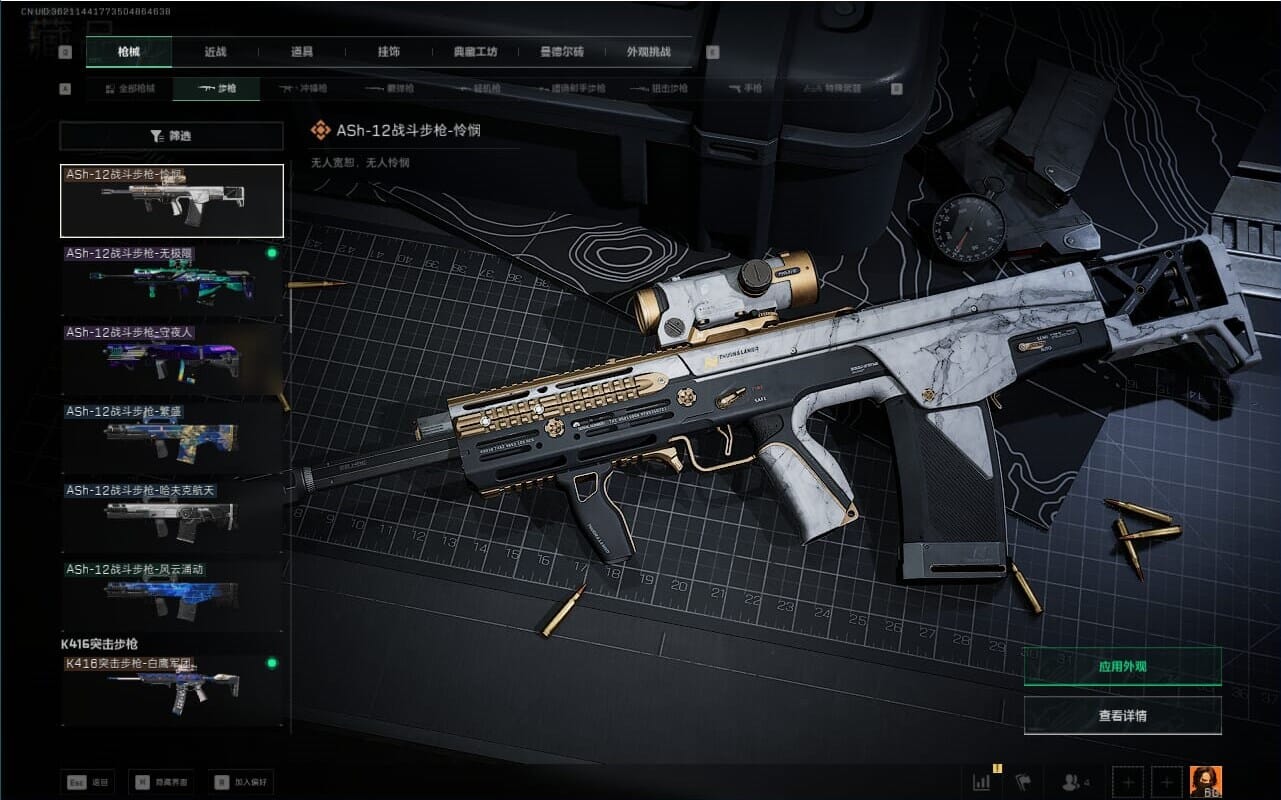Open the player avatar profile

pos(1205,782)
